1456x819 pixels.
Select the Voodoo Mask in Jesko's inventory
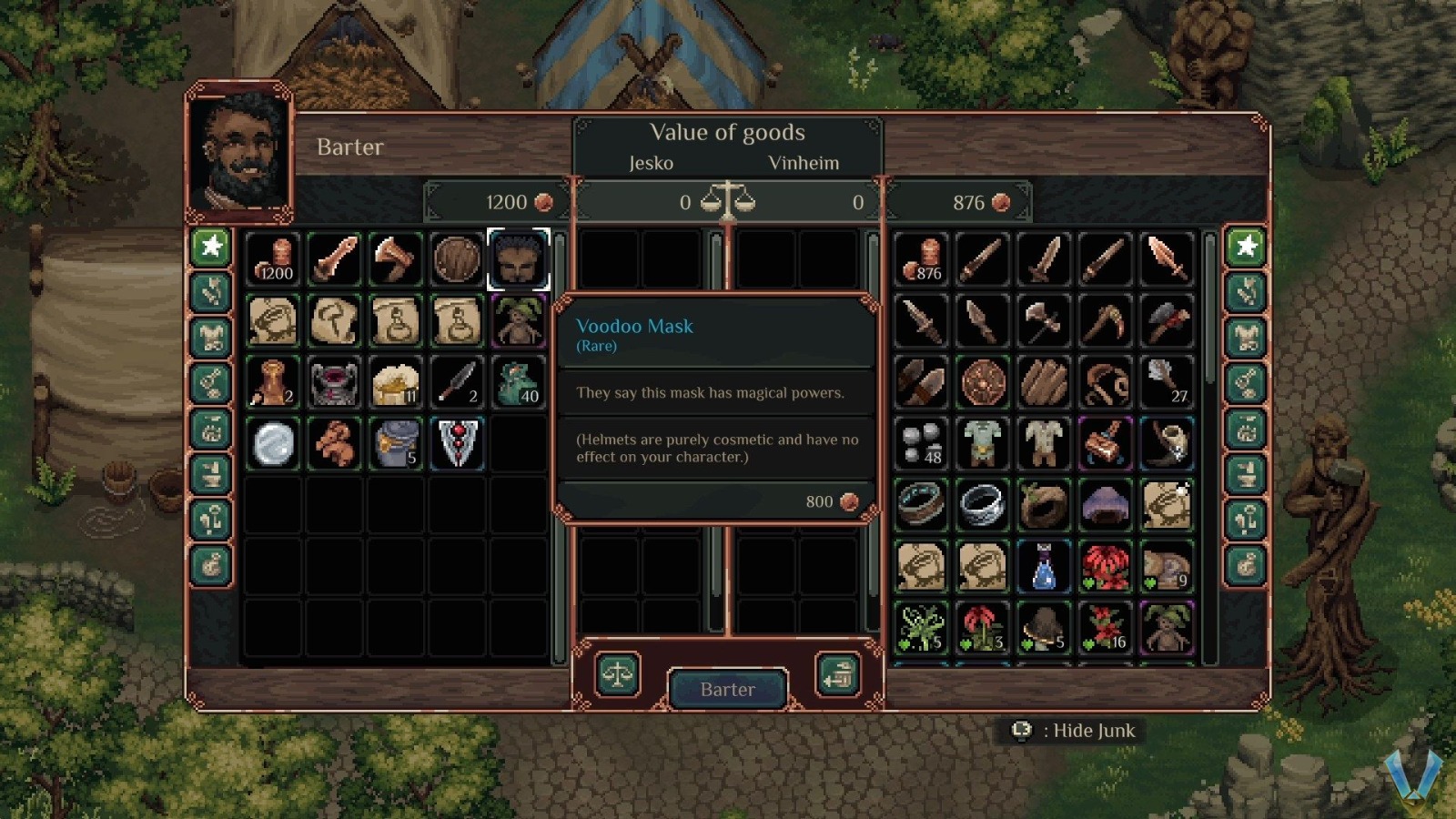(520, 258)
